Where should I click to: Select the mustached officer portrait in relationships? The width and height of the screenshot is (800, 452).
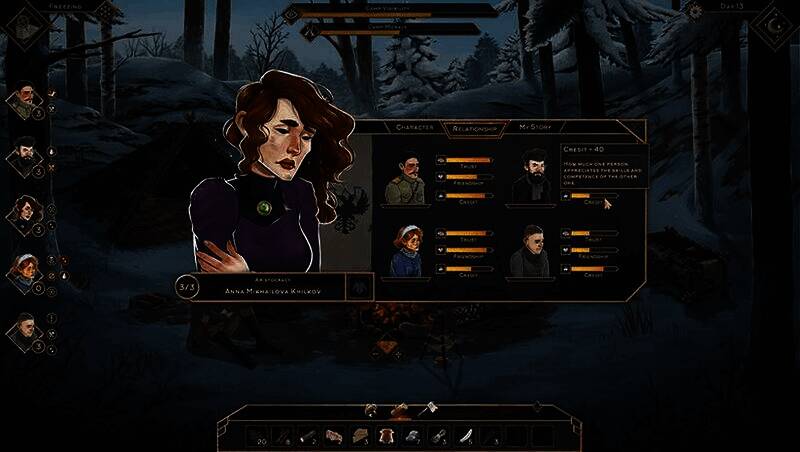[405, 180]
